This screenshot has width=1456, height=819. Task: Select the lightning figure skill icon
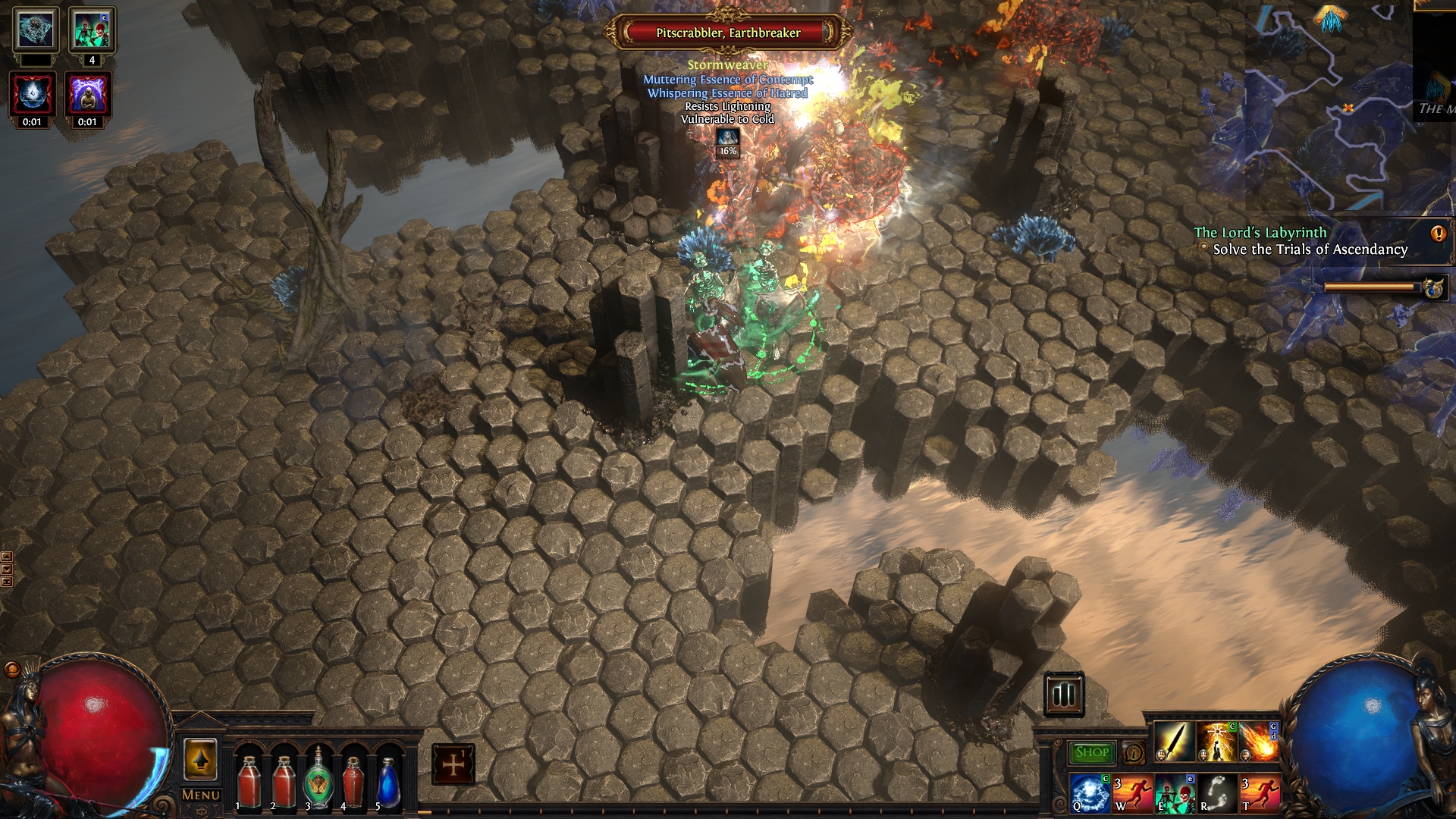(1217, 741)
